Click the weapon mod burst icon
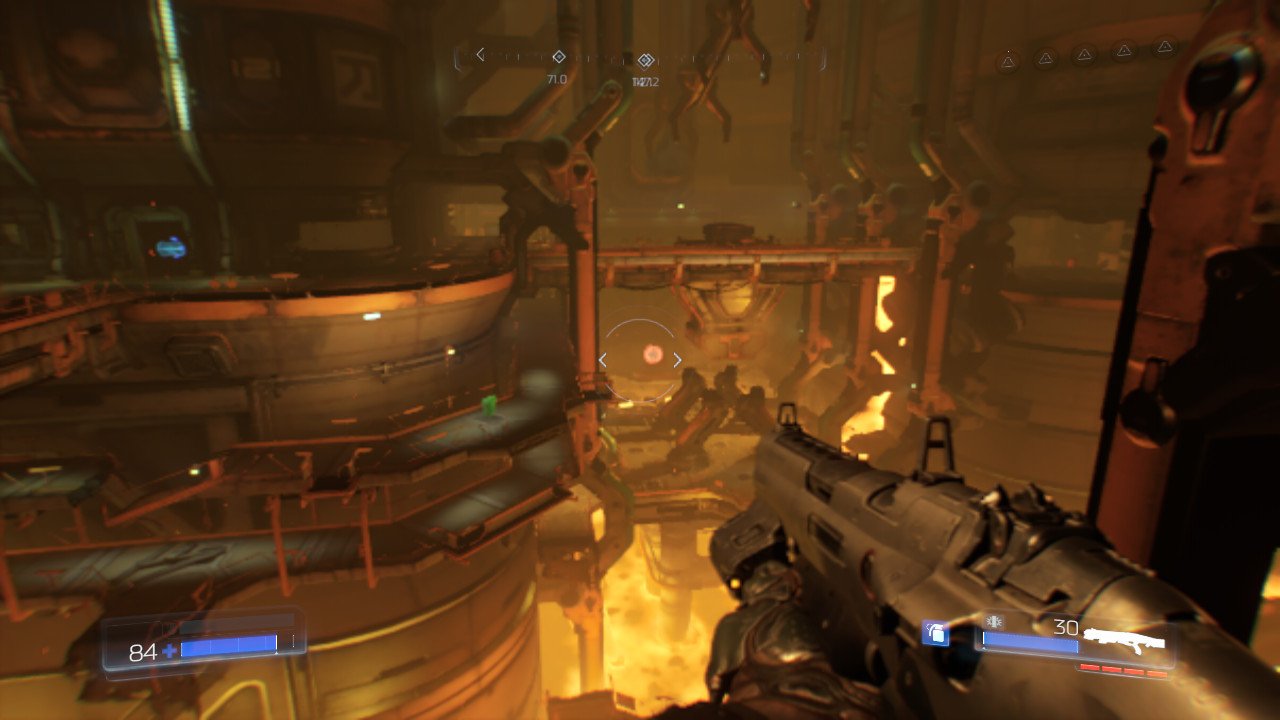This screenshot has width=1280, height=720. [993, 622]
